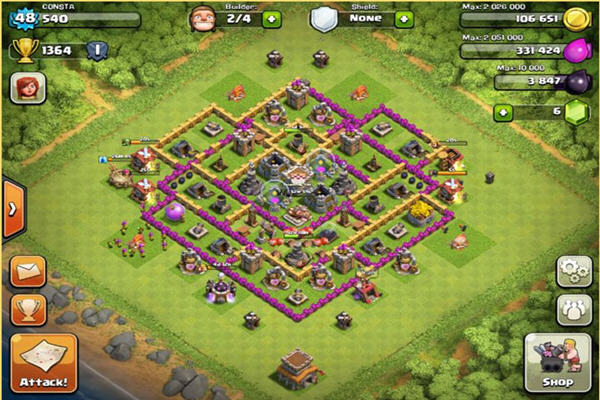Open the friends list button

(x=574, y=310)
